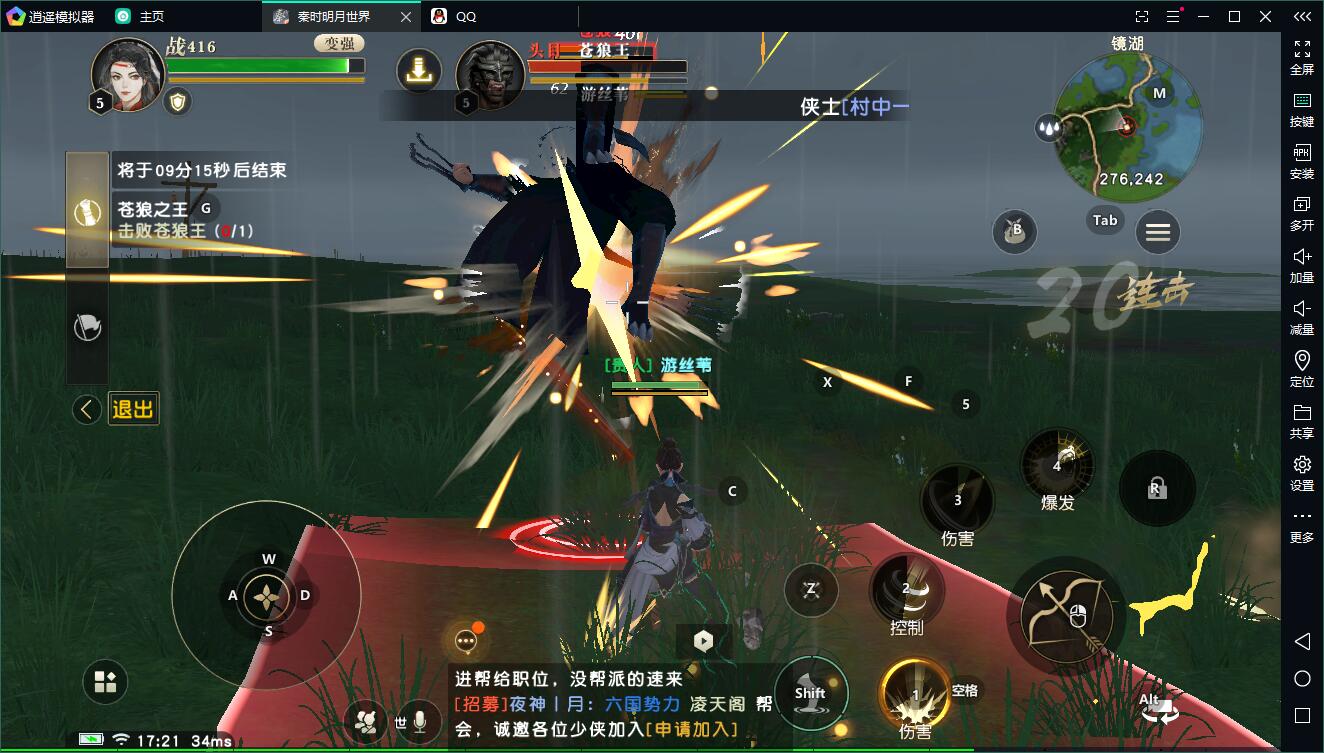The width and height of the screenshot is (1324, 753).
Task: Activate skill 3 labeled 伤害
Action: tap(957, 500)
